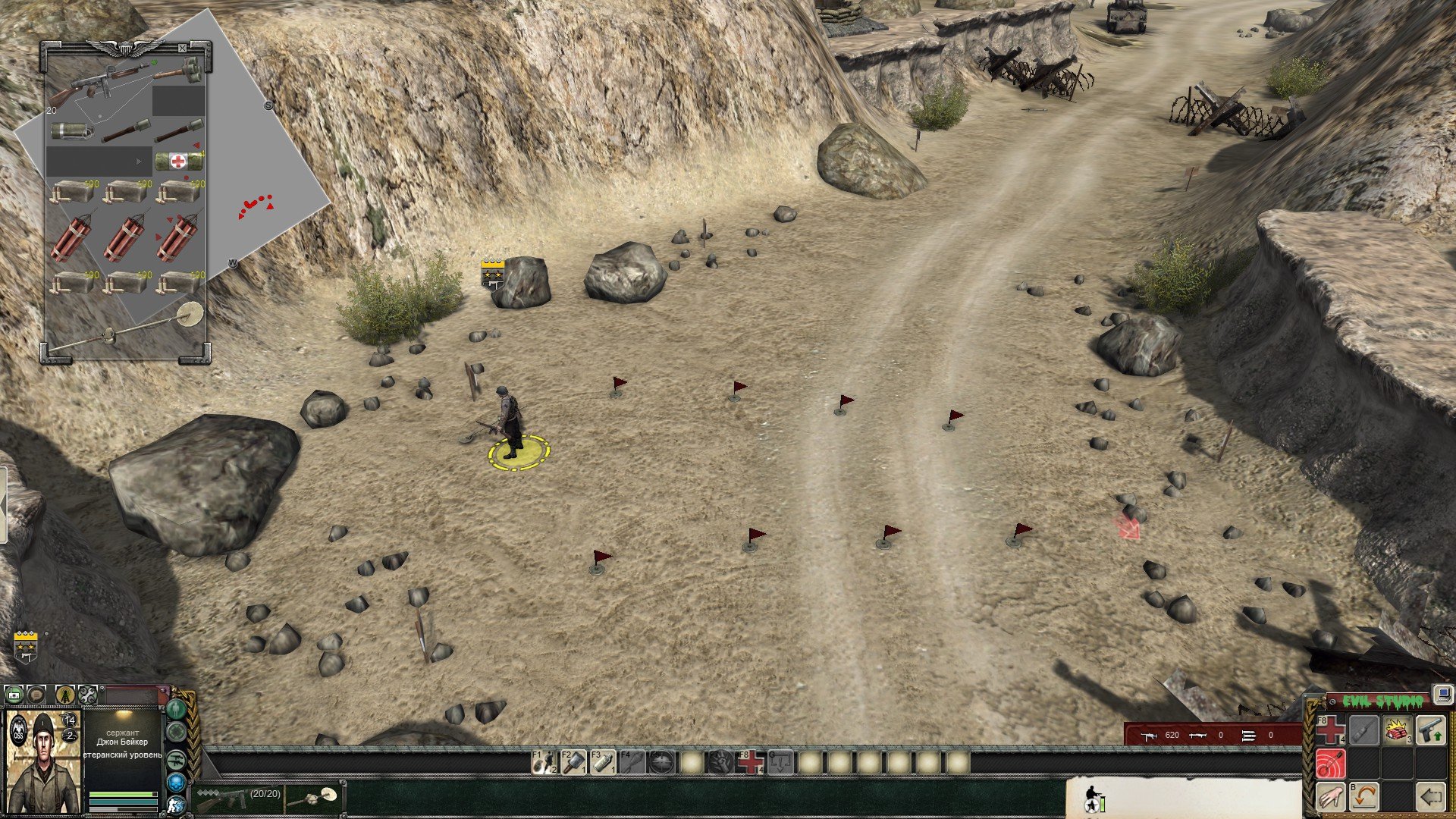Screen dimensions: 1456x819
Task: Click sergeant John Baker's portrait
Action: point(43,763)
